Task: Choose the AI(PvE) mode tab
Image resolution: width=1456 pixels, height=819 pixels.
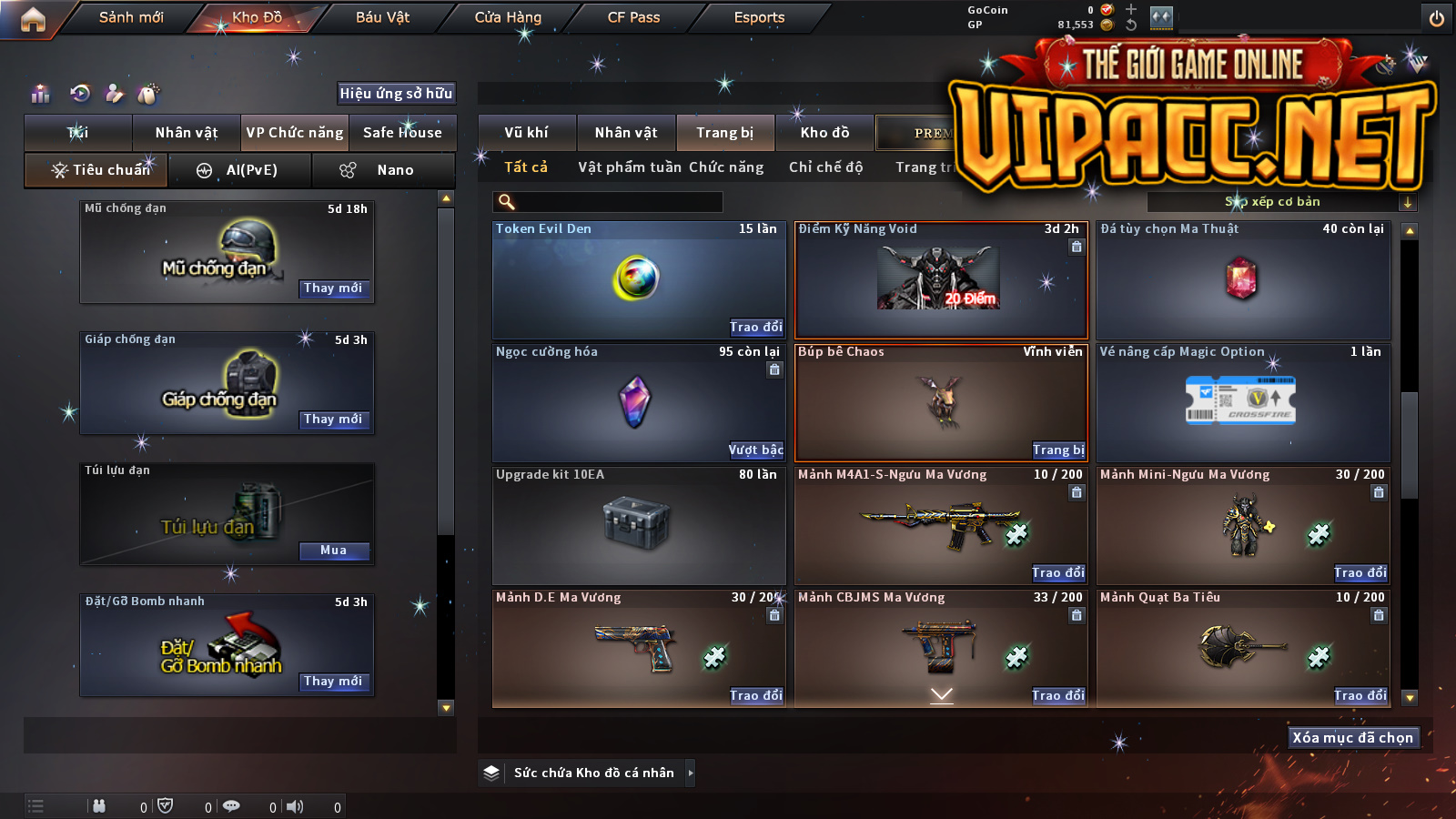Action: point(240,170)
